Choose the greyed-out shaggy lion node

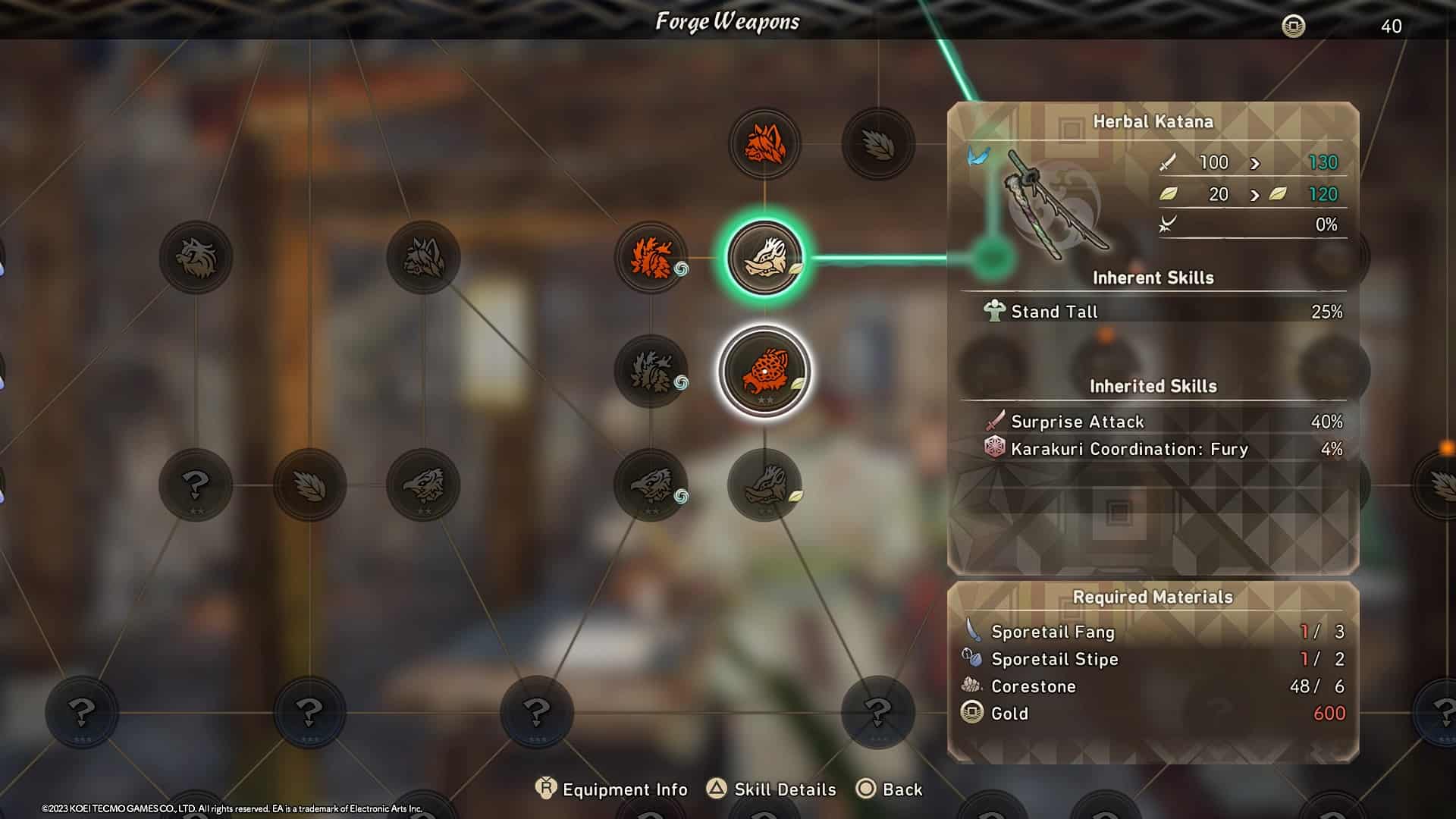tap(196, 258)
